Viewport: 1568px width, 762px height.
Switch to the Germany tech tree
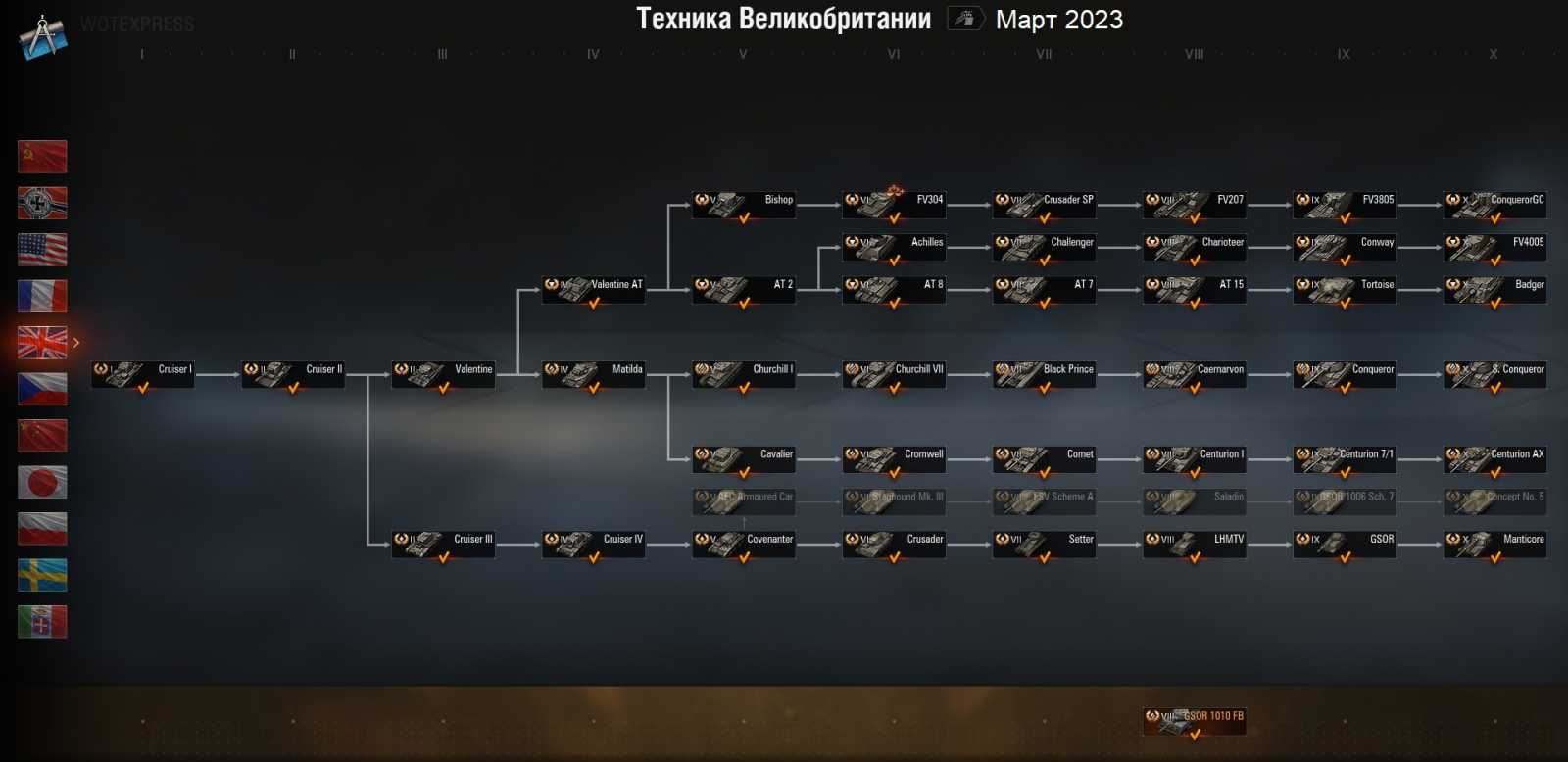(x=42, y=203)
